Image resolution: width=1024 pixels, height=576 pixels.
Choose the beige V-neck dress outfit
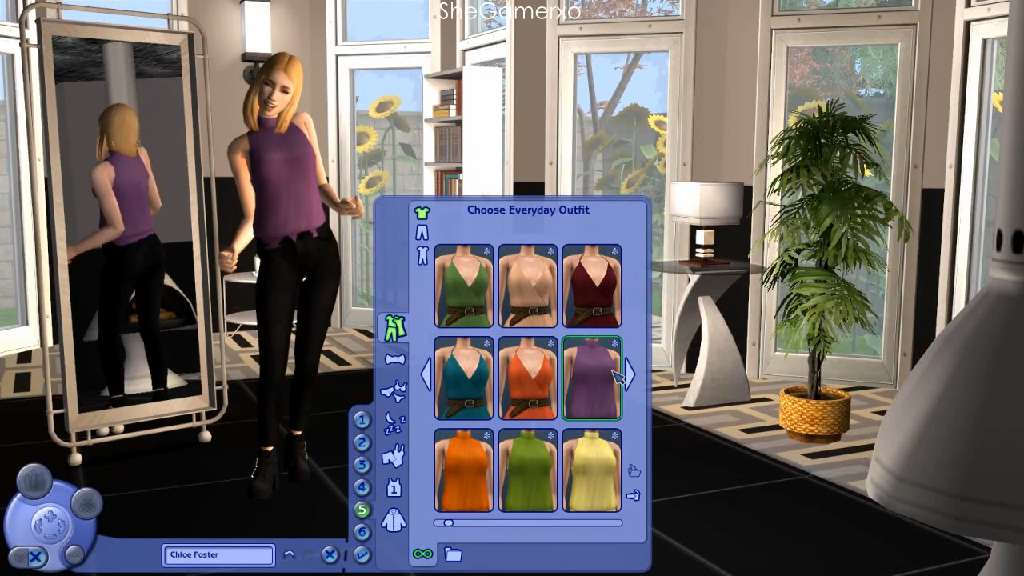pyautogui.click(x=528, y=286)
